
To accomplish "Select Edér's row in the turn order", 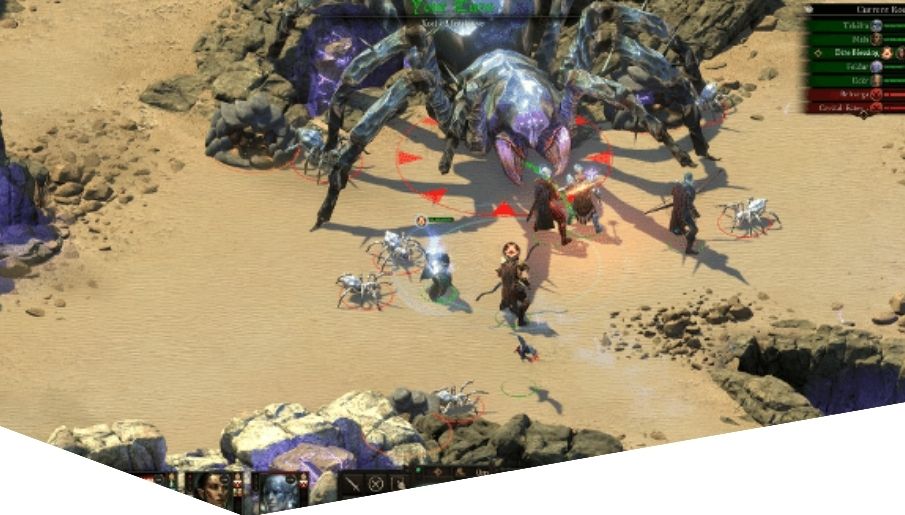I will [857, 80].
